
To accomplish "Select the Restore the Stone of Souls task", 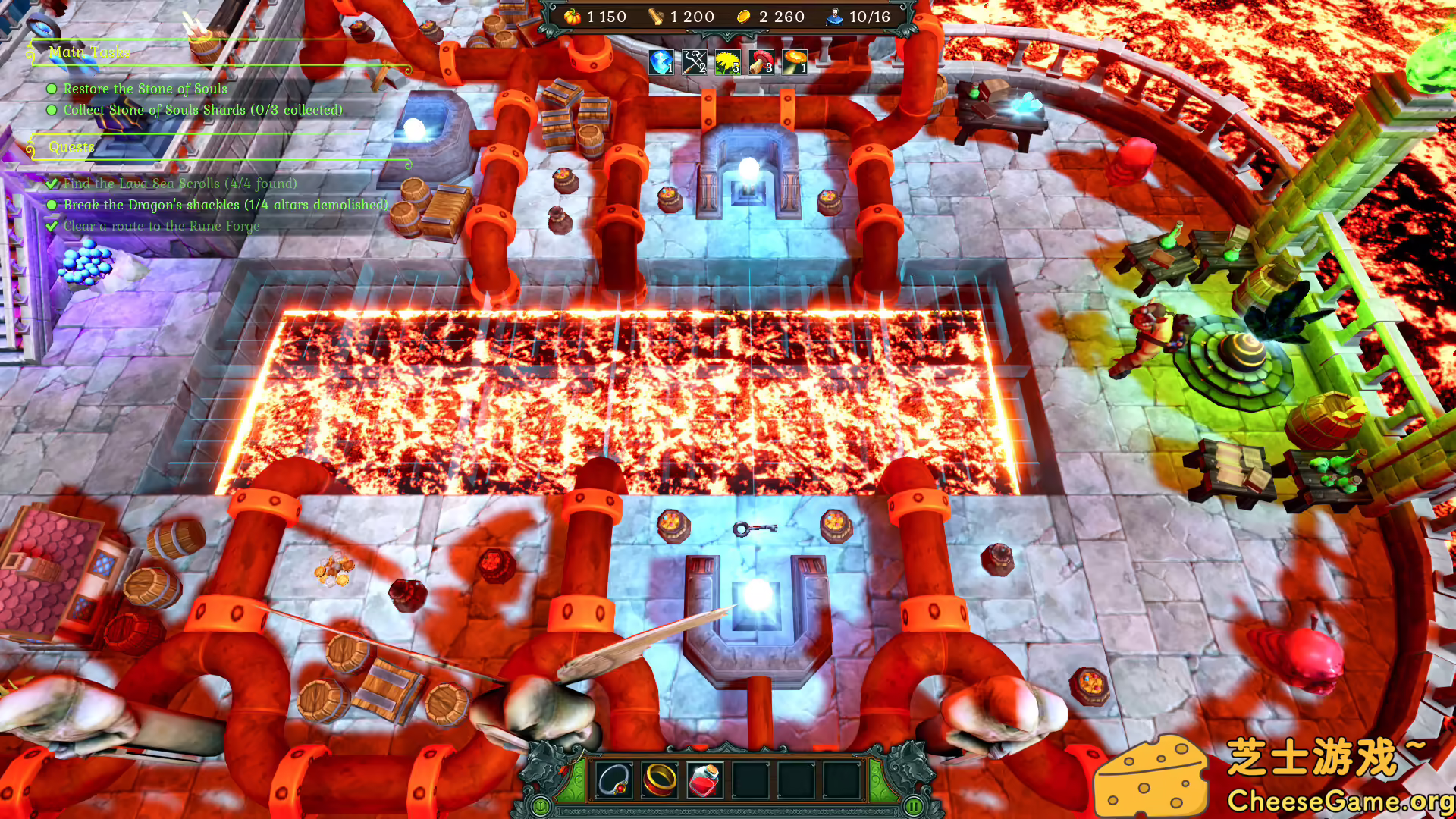I will point(145,89).
